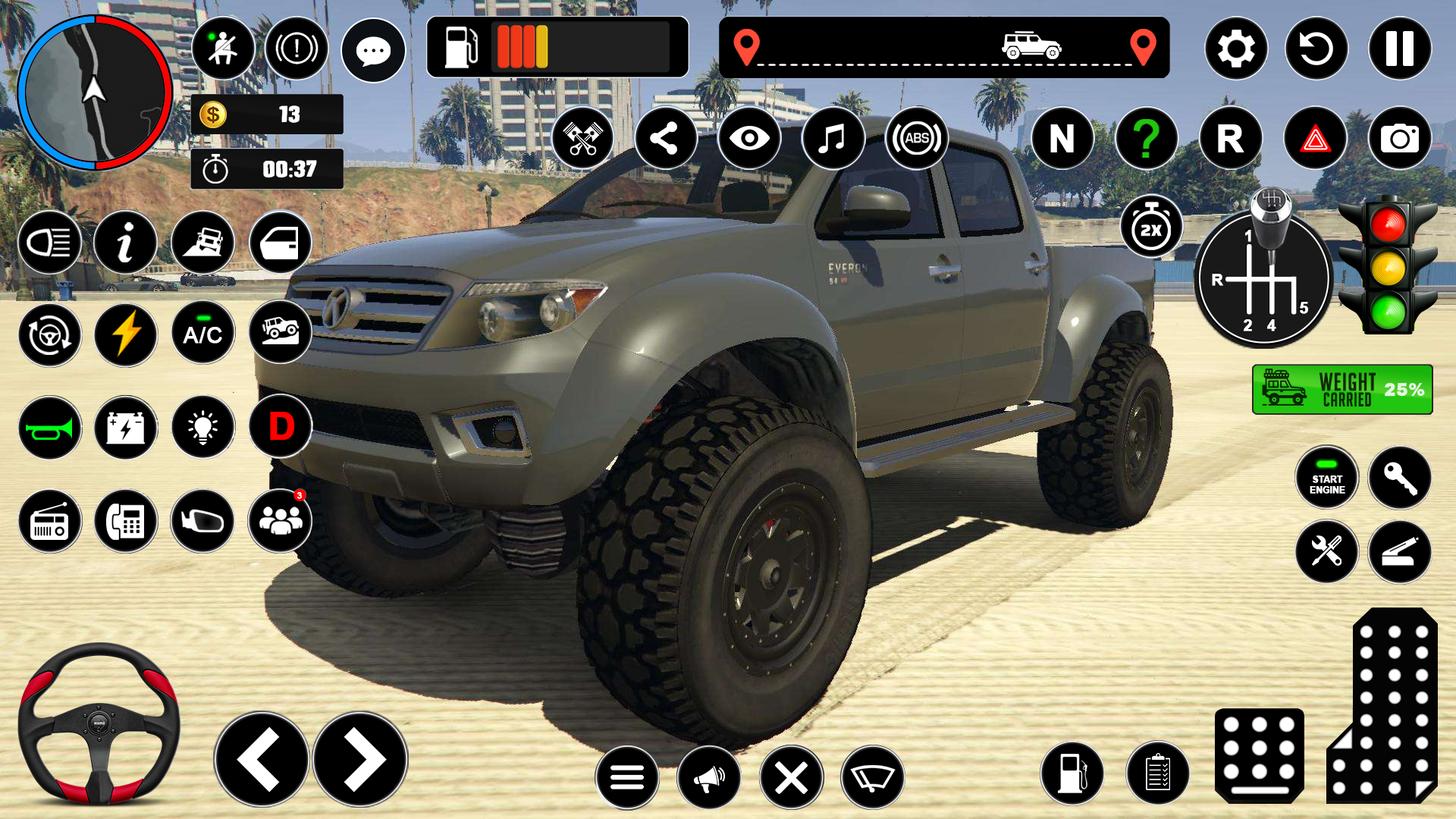
Task: Open the car door icon
Action: click(x=280, y=243)
